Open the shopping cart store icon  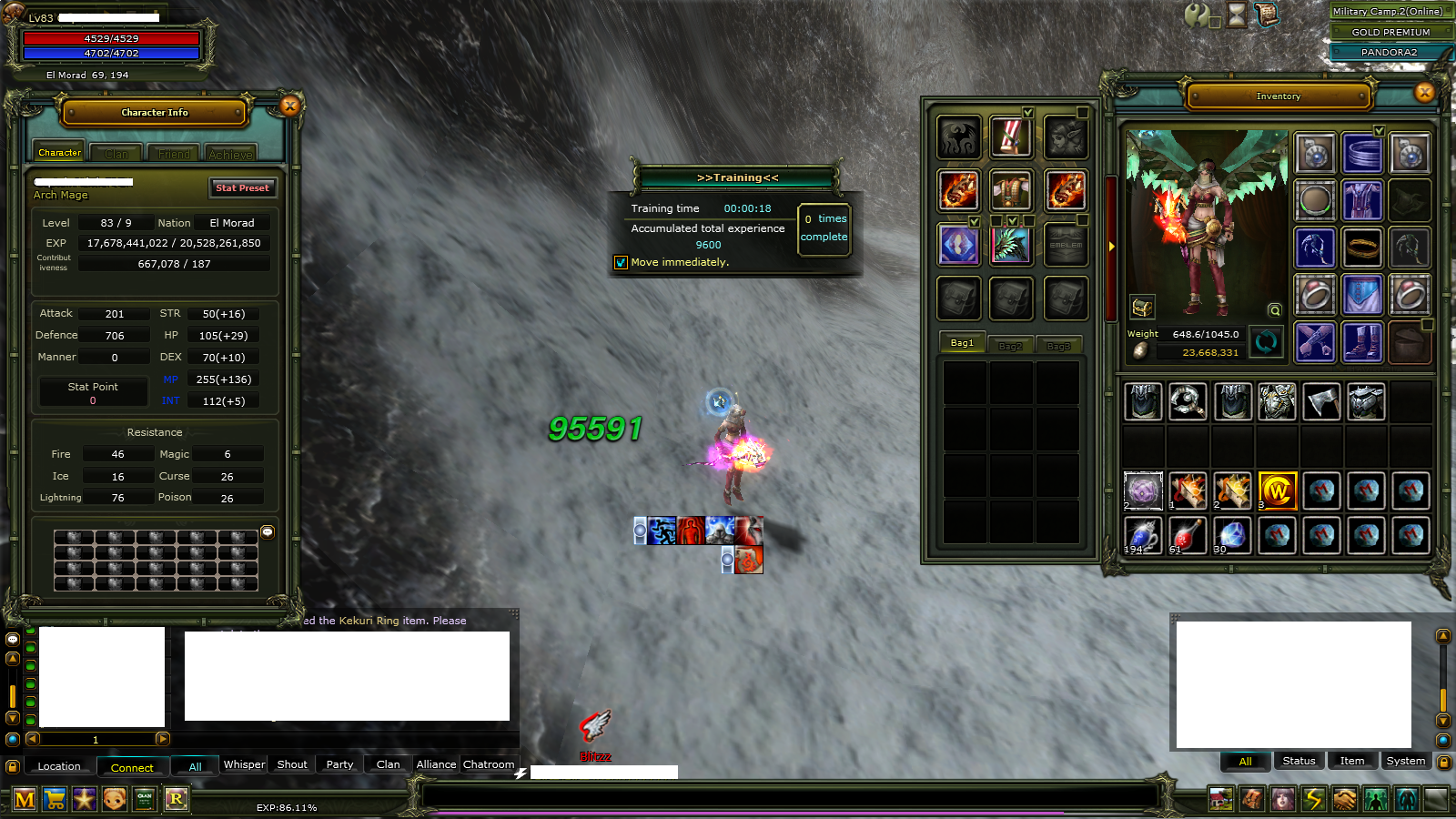(x=55, y=800)
